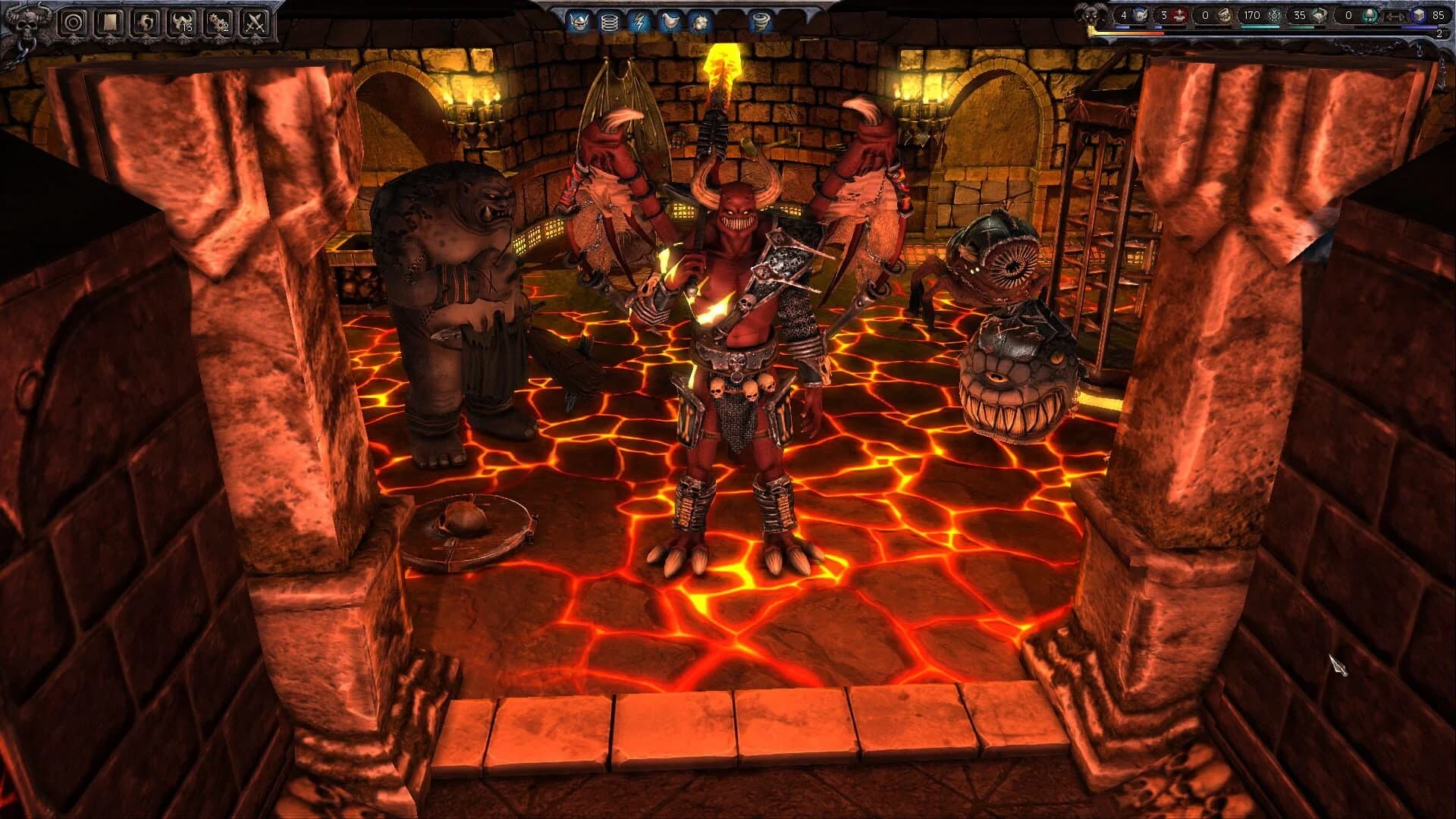Select the ghost spirit ability icon
Screen dimensions: 1456x819
[x=147, y=23]
